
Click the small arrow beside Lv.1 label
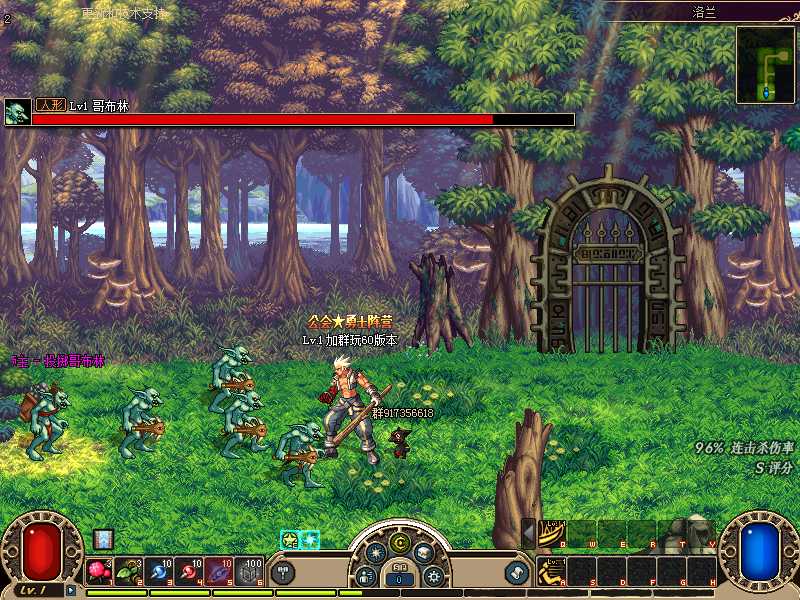tap(71, 590)
